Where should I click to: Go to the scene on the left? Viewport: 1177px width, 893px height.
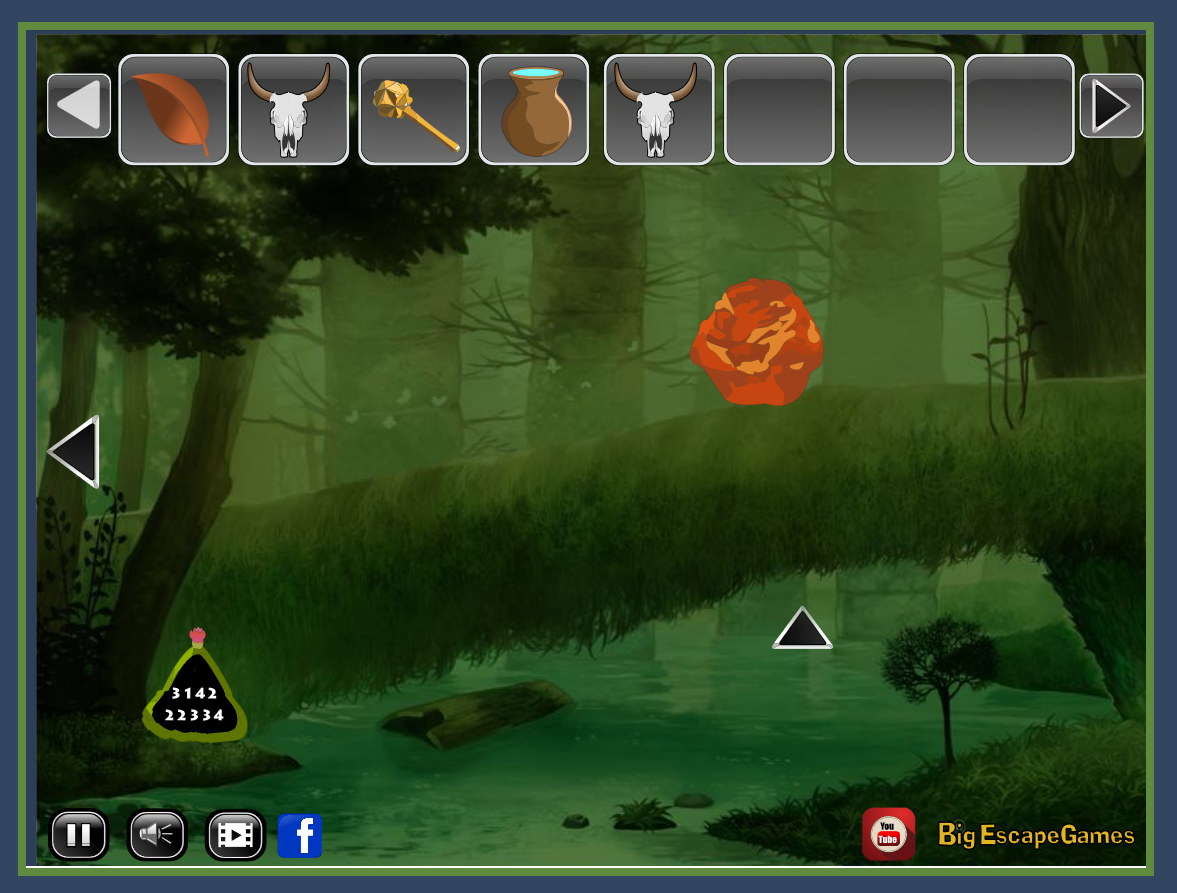[x=75, y=452]
